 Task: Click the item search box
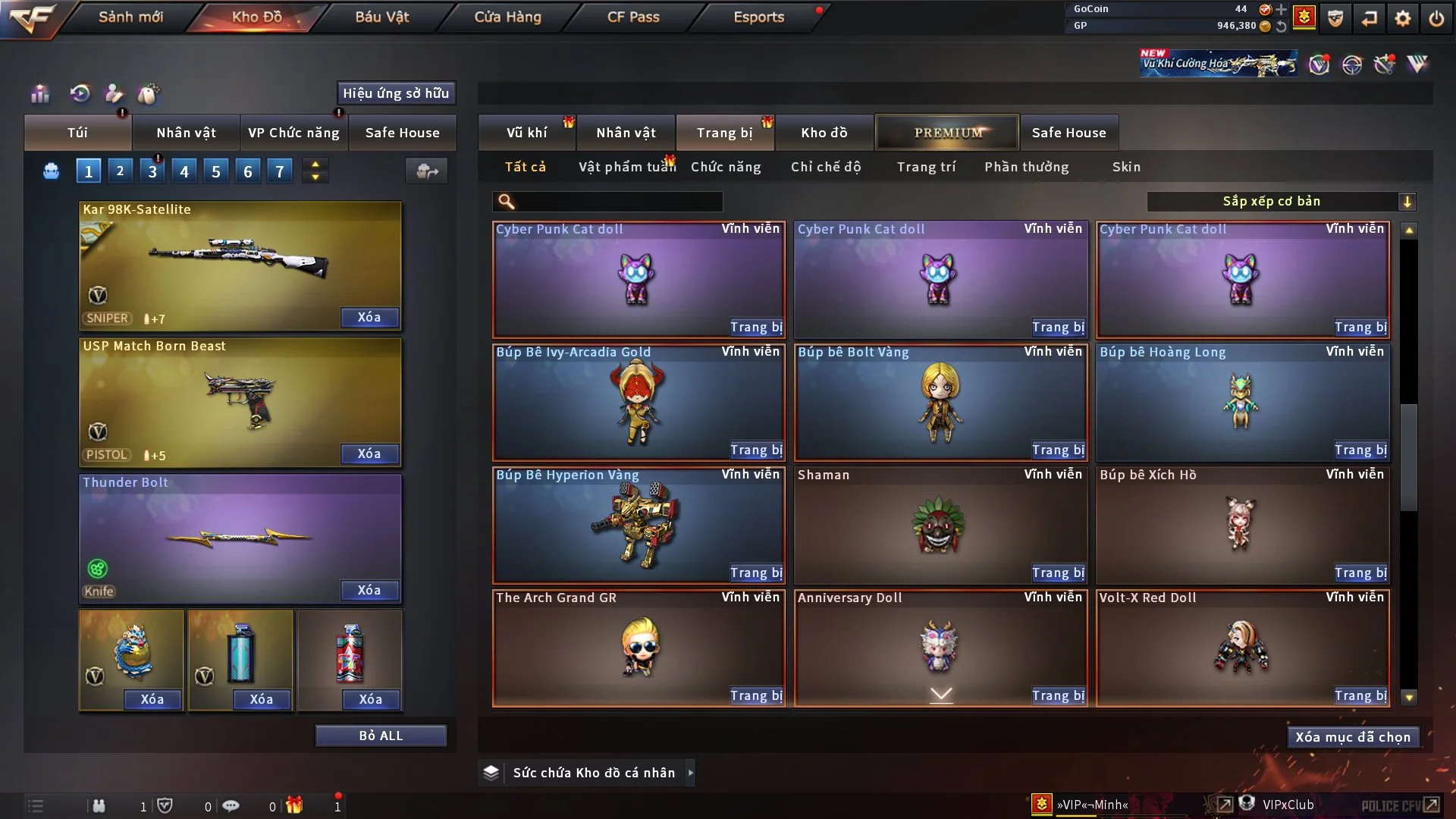tap(618, 202)
